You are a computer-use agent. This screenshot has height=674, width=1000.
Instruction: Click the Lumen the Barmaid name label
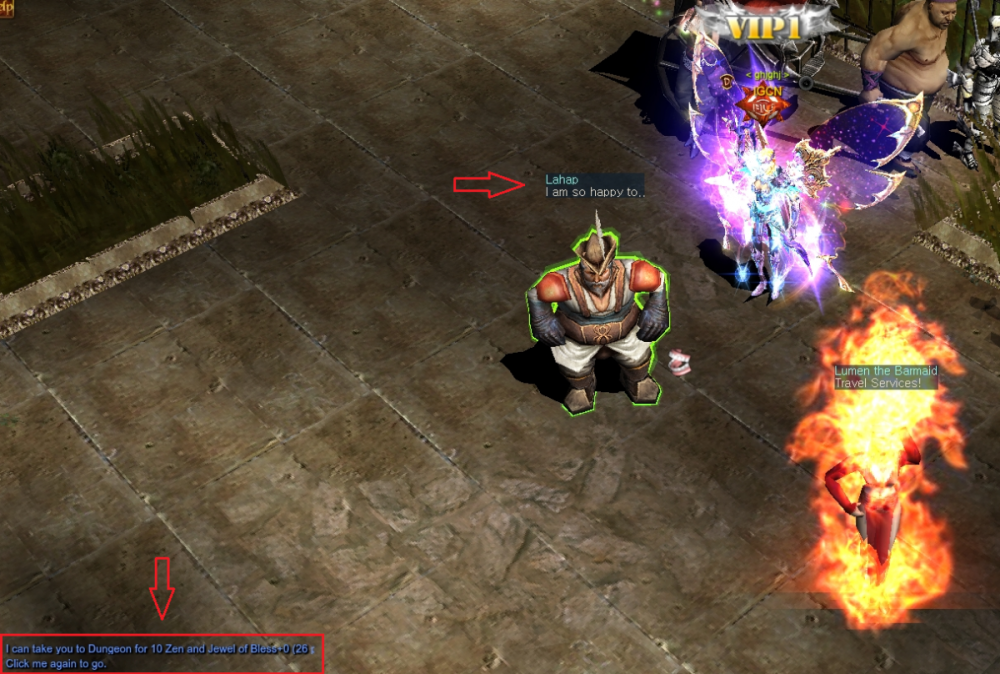(x=886, y=371)
